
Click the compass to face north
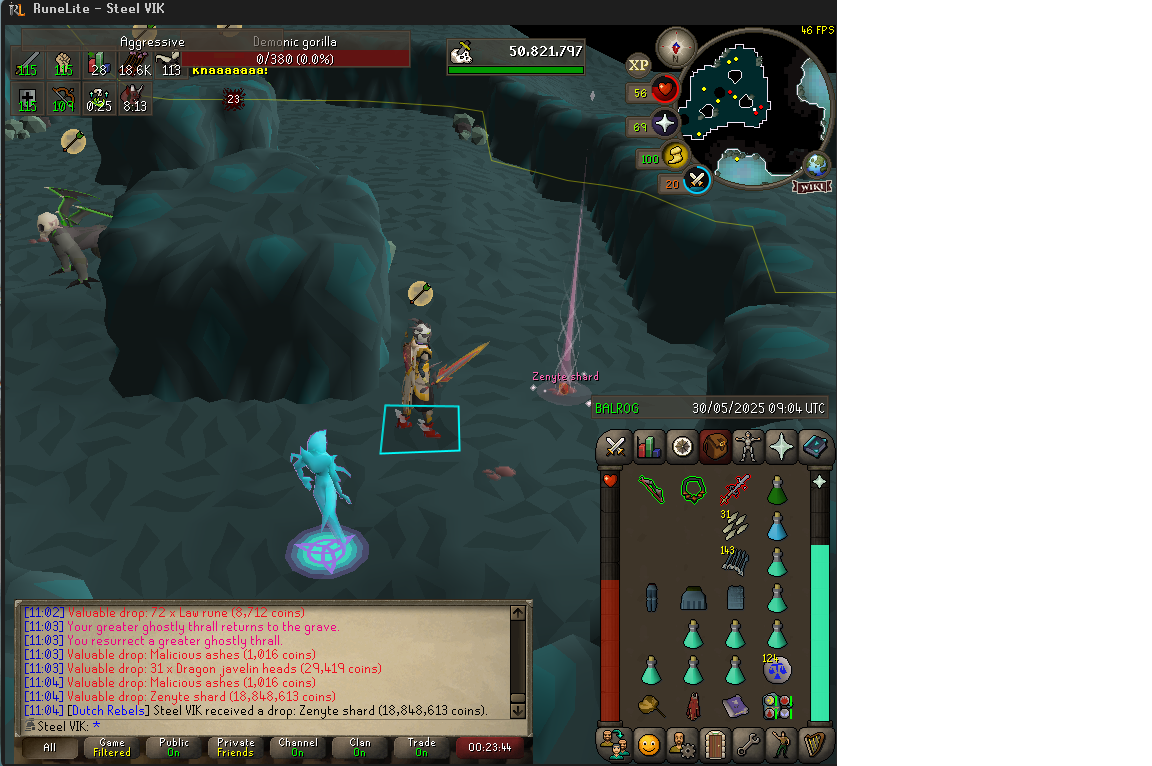(676, 47)
